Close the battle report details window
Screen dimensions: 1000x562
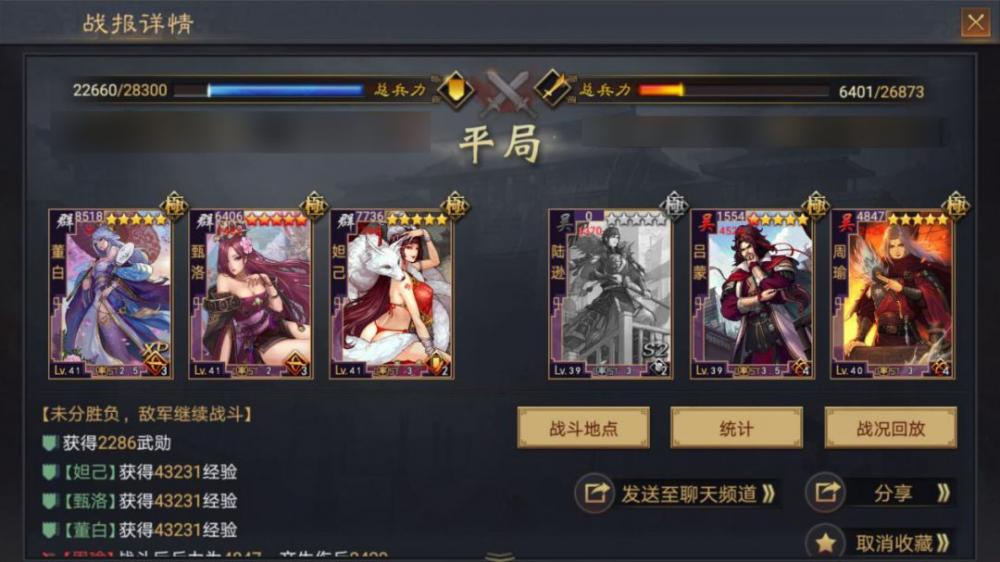(973, 22)
